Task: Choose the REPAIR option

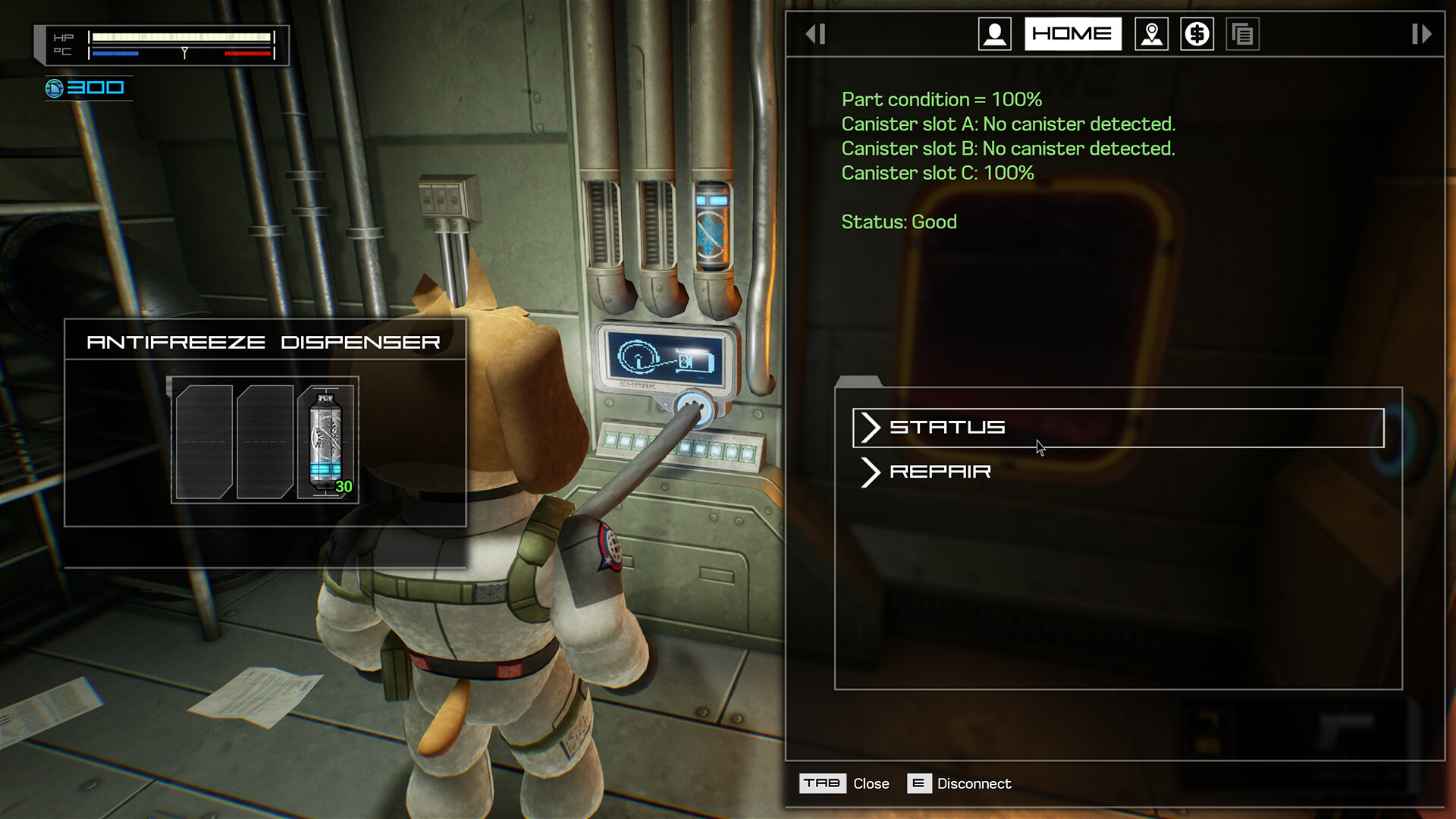Action: click(x=940, y=472)
